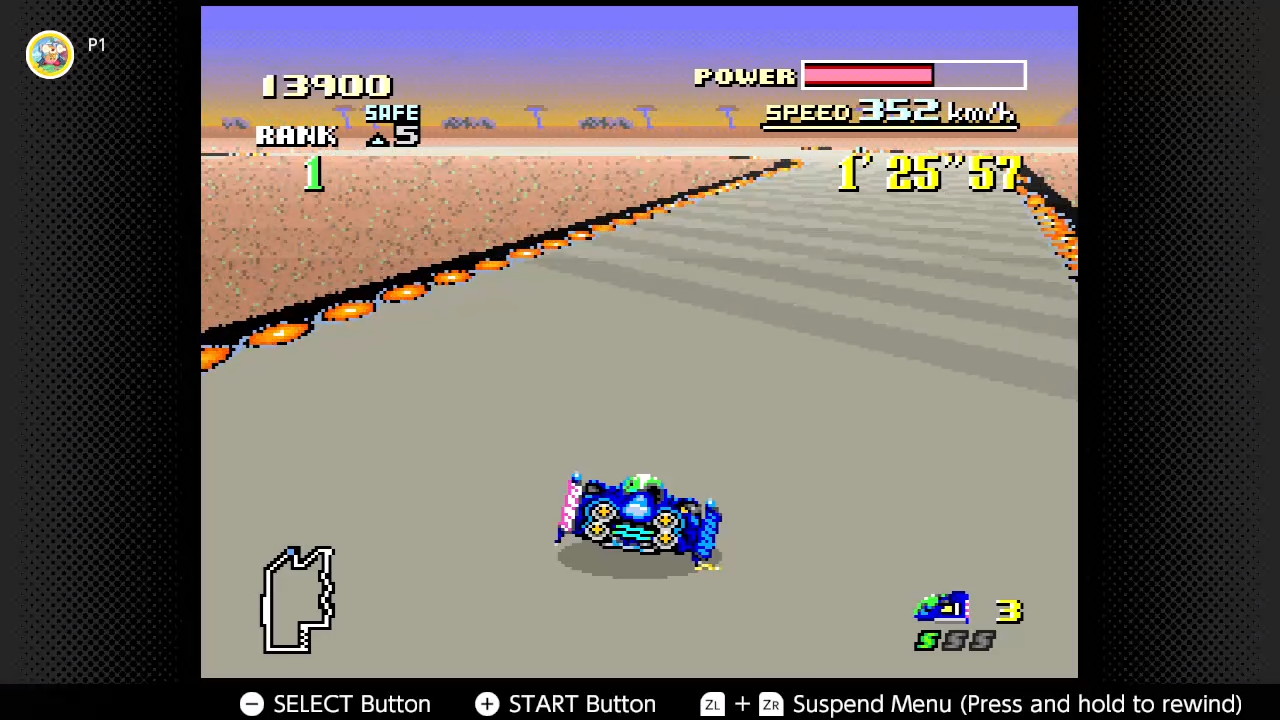Click the ZL shoulder button icon
This screenshot has height=720, width=1280.
[712, 704]
